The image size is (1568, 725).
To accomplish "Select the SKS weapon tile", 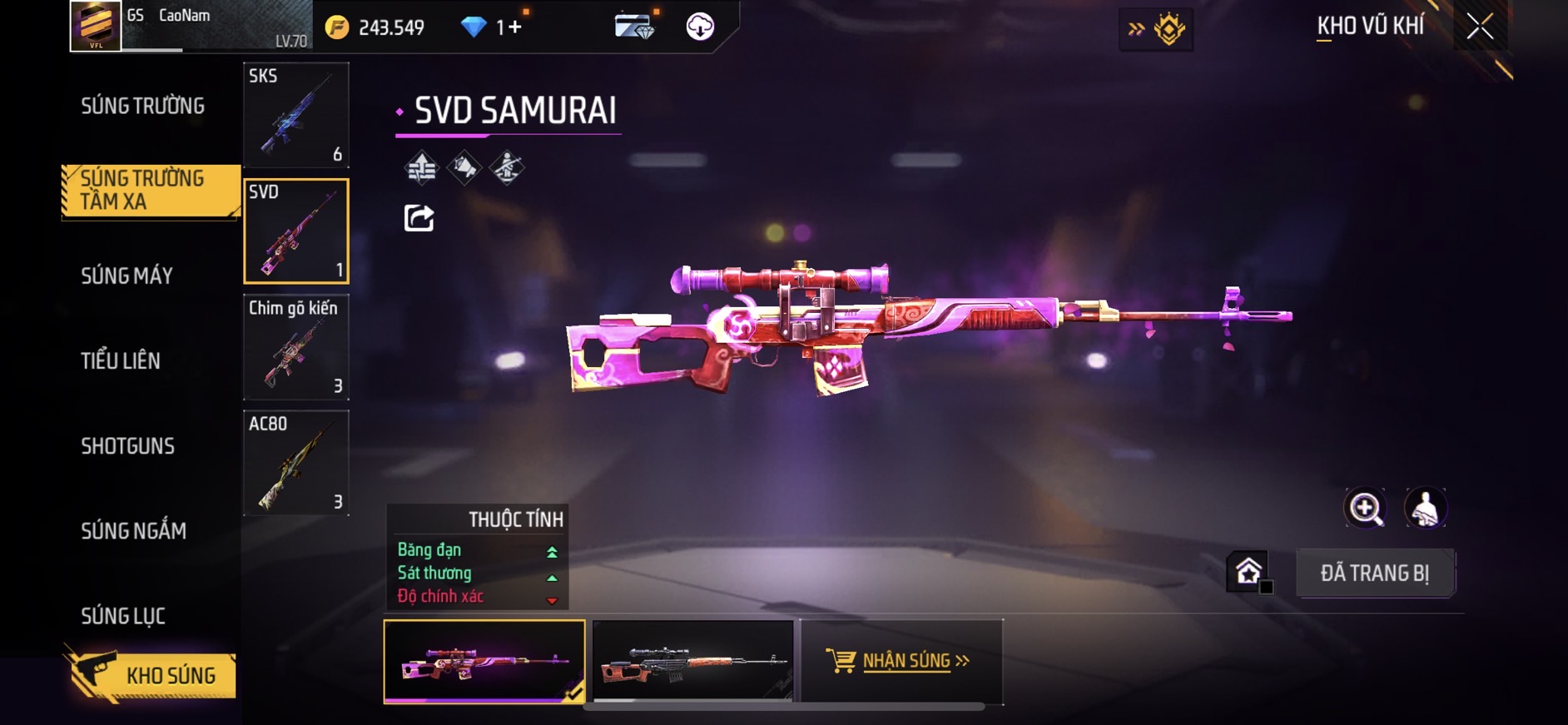I will [295, 115].
